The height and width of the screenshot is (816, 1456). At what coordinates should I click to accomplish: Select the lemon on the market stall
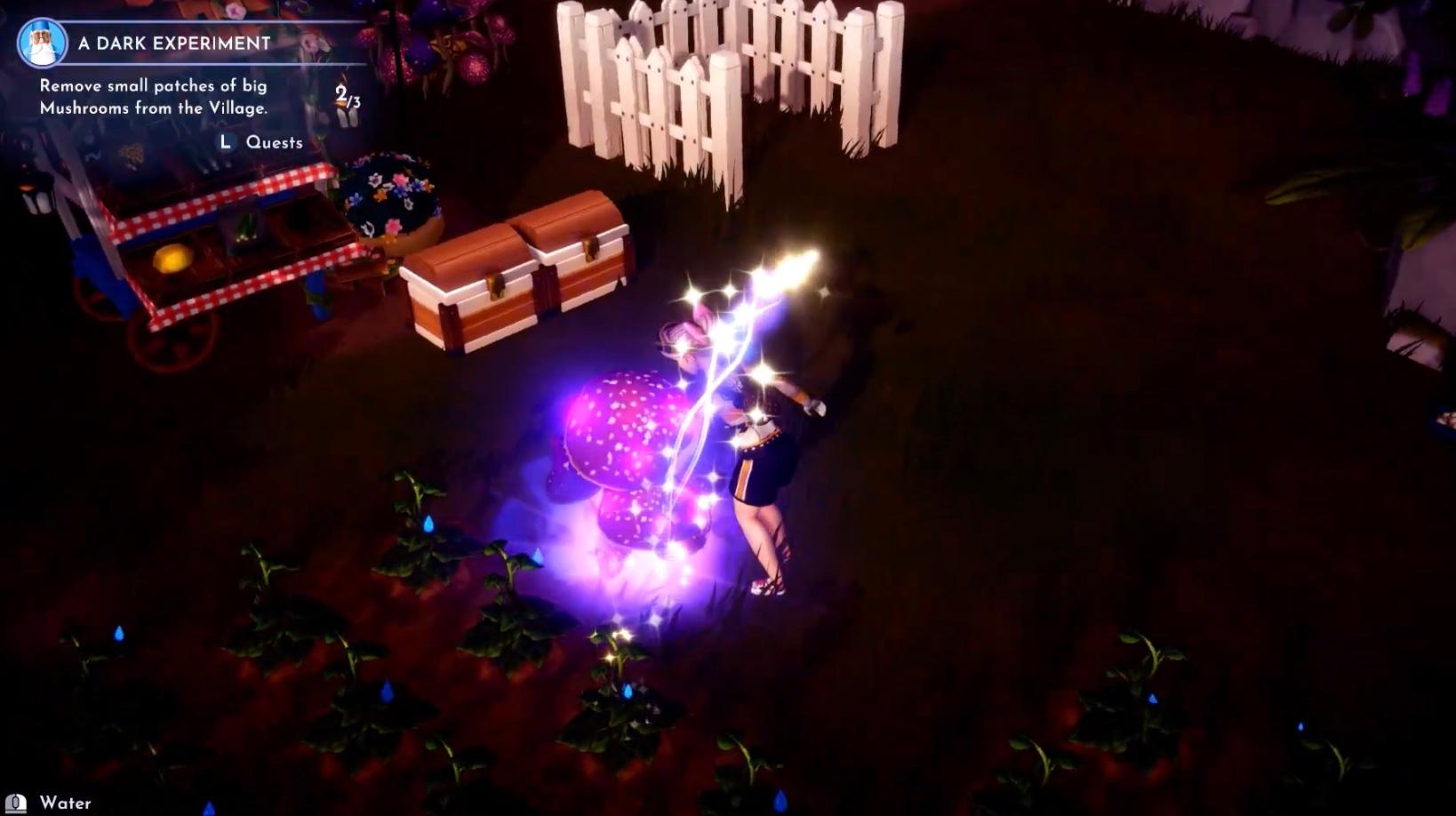174,257
